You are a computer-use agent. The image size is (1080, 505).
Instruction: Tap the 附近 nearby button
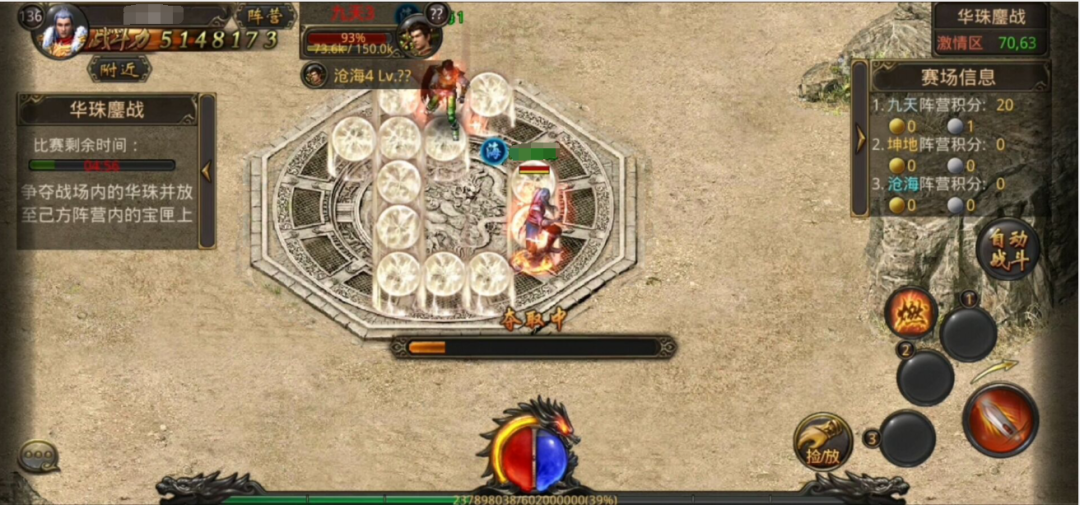pos(119,68)
